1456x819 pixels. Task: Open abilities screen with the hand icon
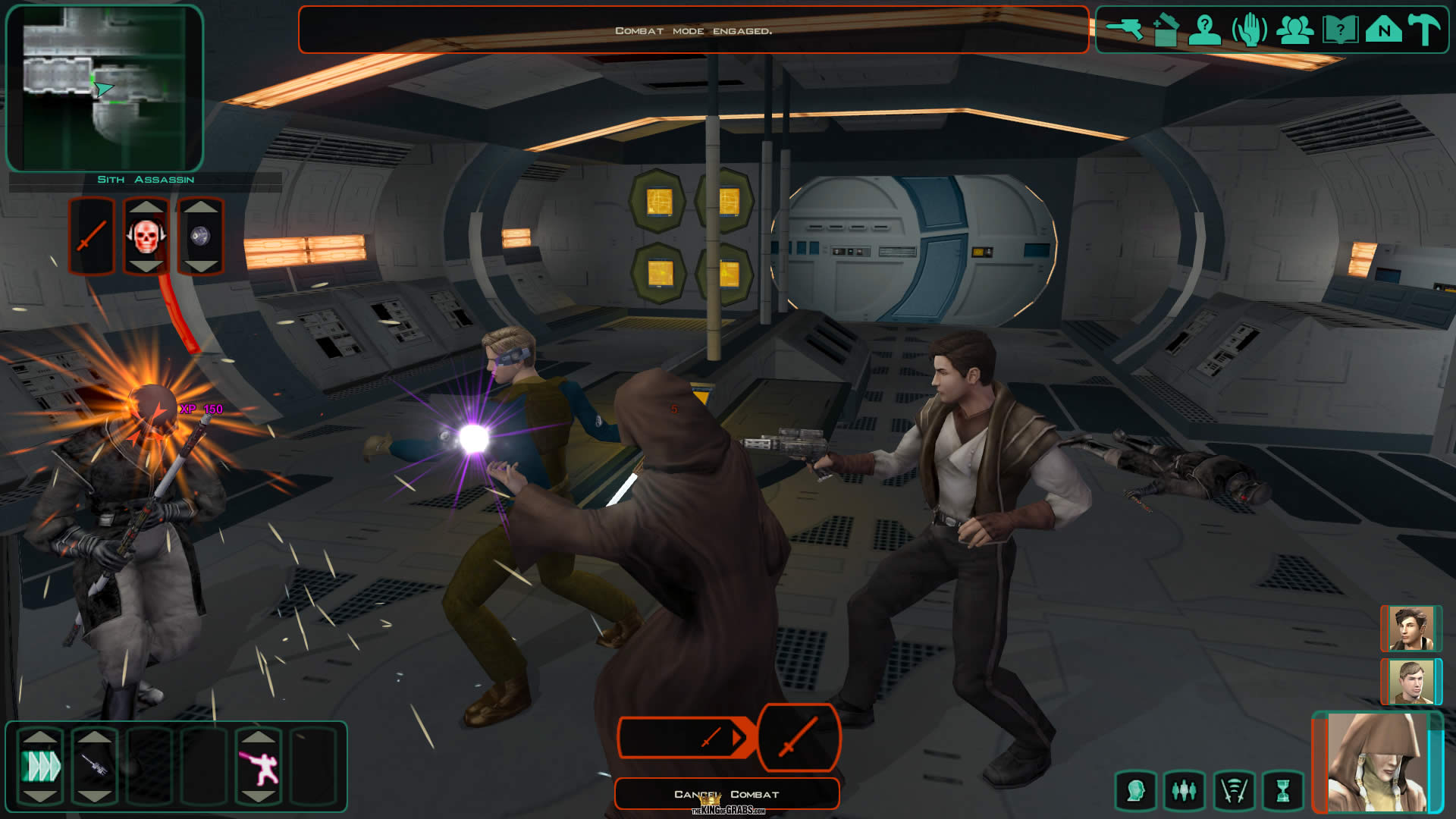pos(1249,30)
